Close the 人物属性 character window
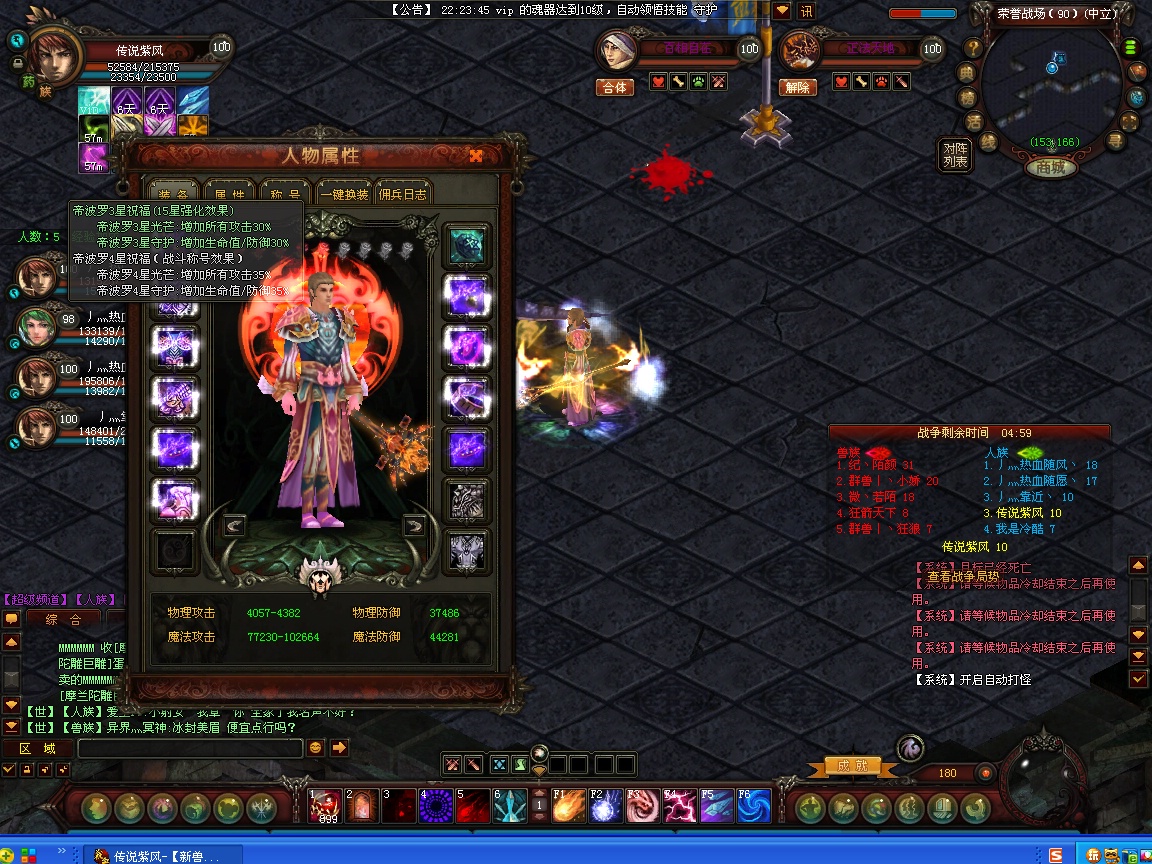 (476, 155)
